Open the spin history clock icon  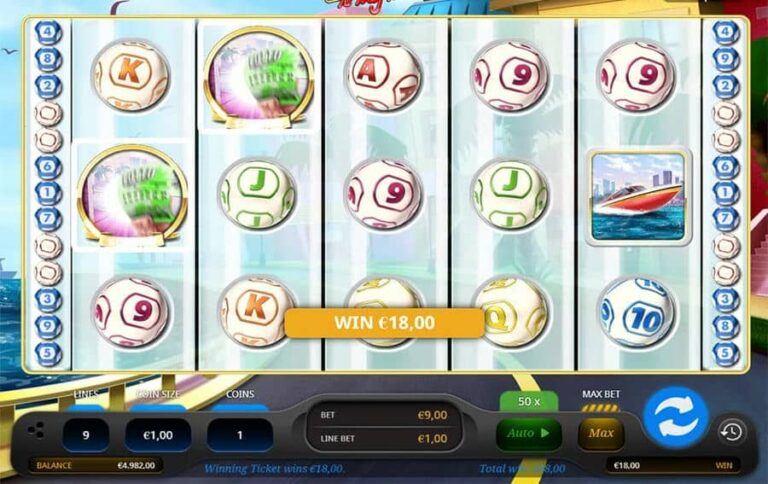click(x=731, y=431)
